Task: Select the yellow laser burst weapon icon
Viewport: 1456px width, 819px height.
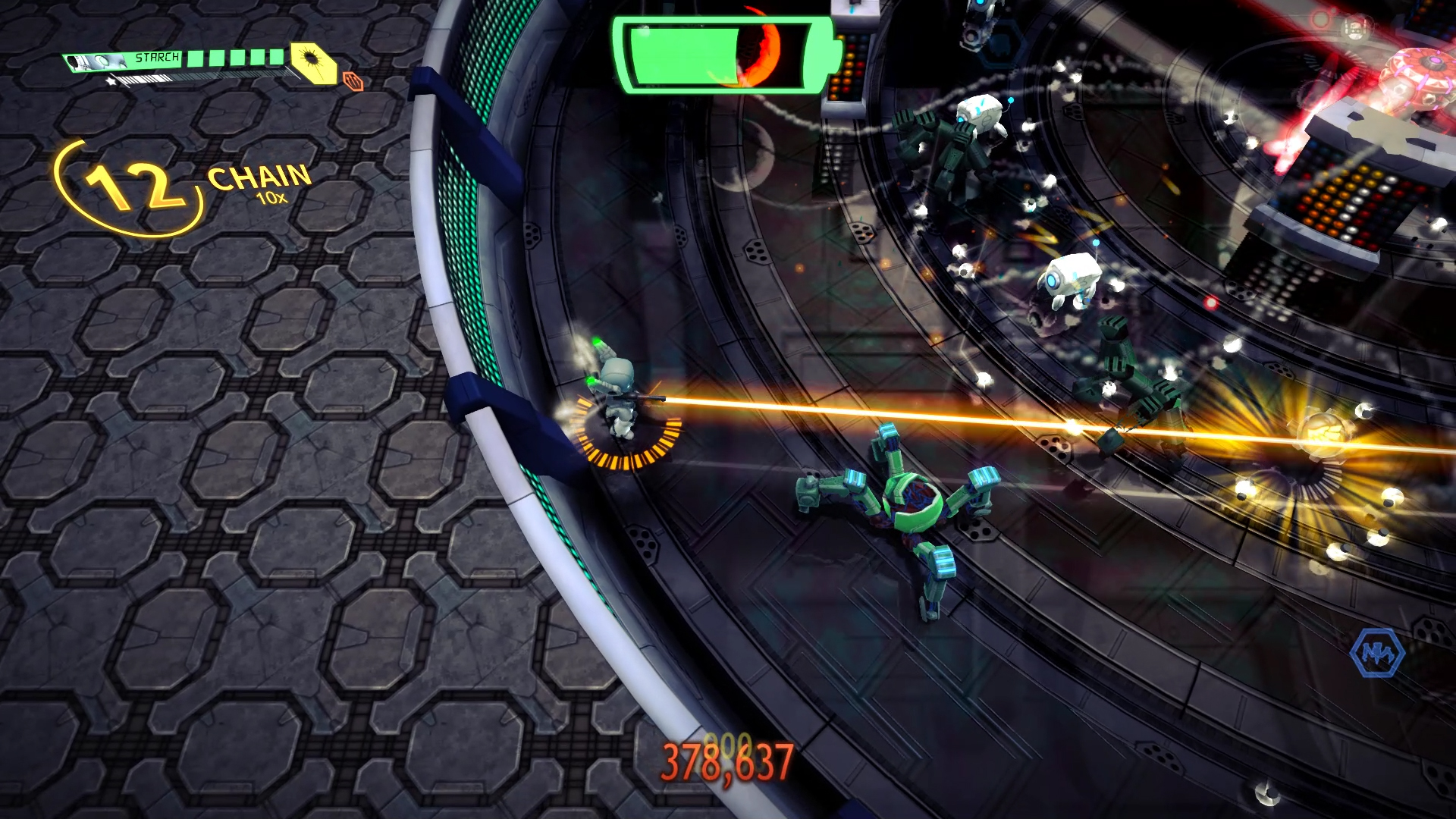Action: pyautogui.click(x=313, y=61)
